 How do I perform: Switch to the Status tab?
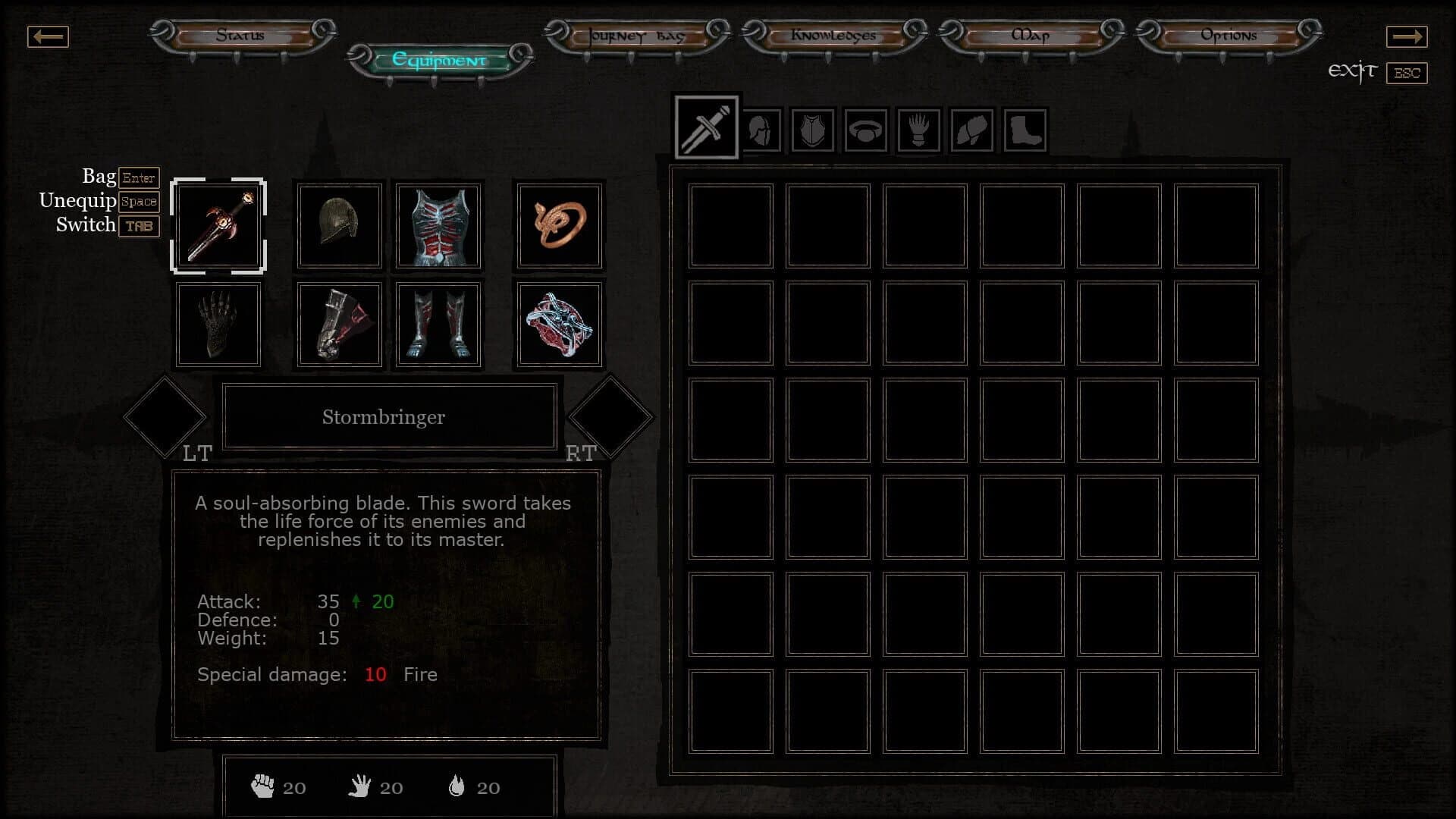(240, 35)
